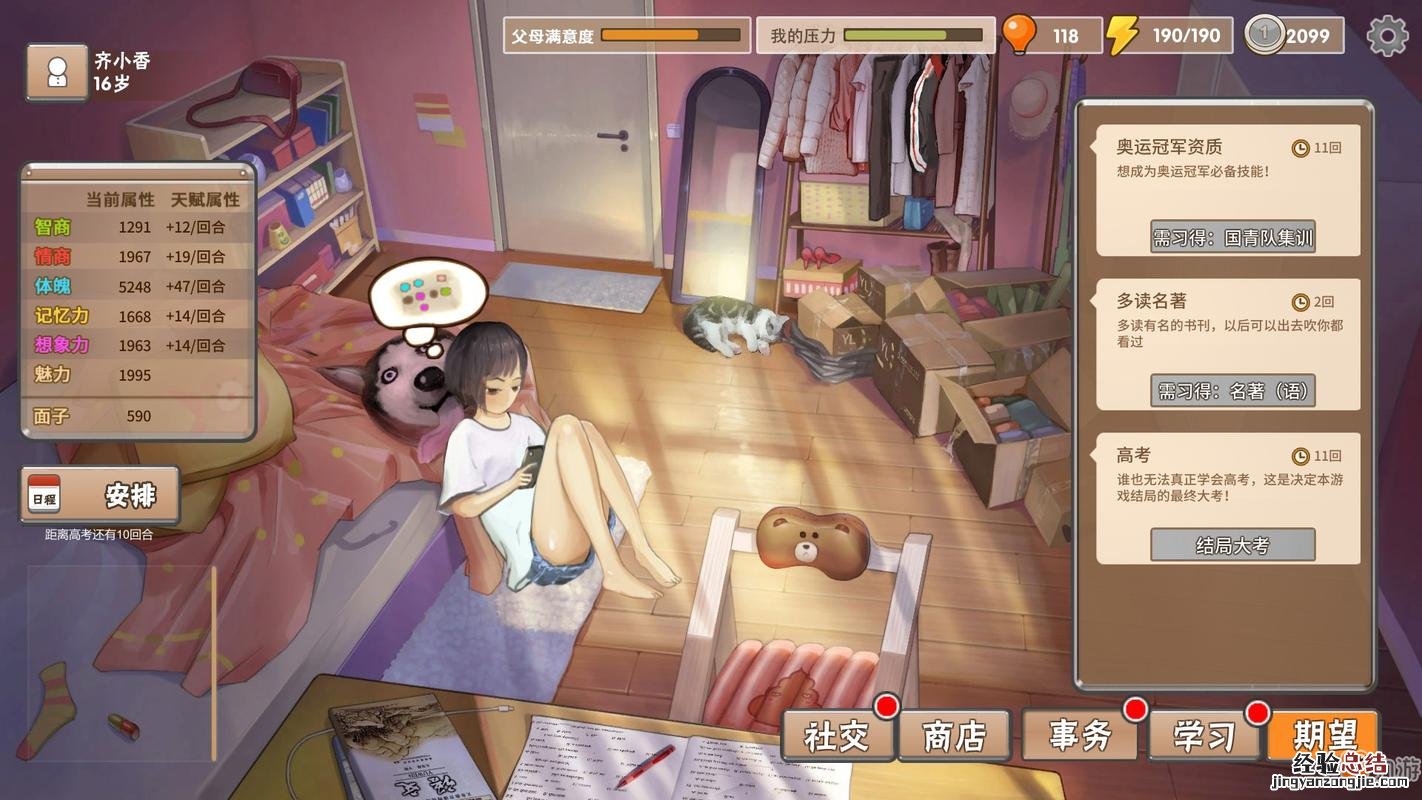Click the silver coin money icon
This screenshot has height=800, width=1422.
click(x=1264, y=35)
